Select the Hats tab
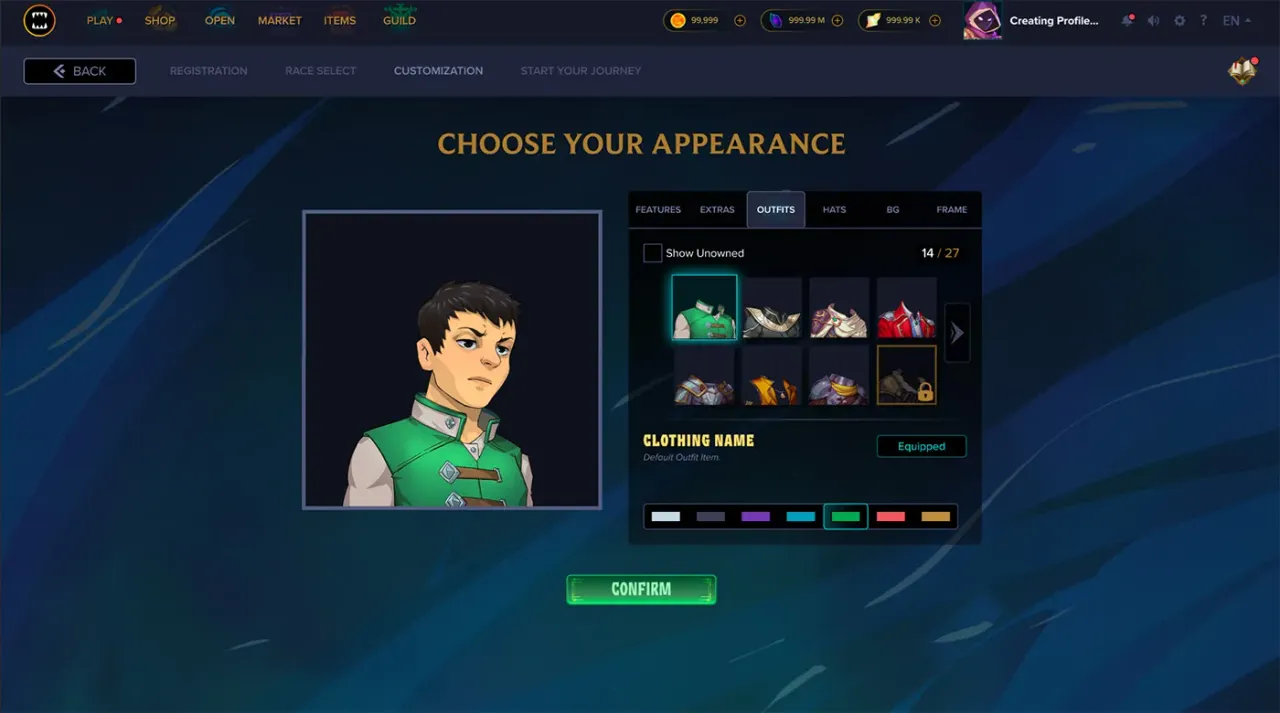 tap(834, 210)
